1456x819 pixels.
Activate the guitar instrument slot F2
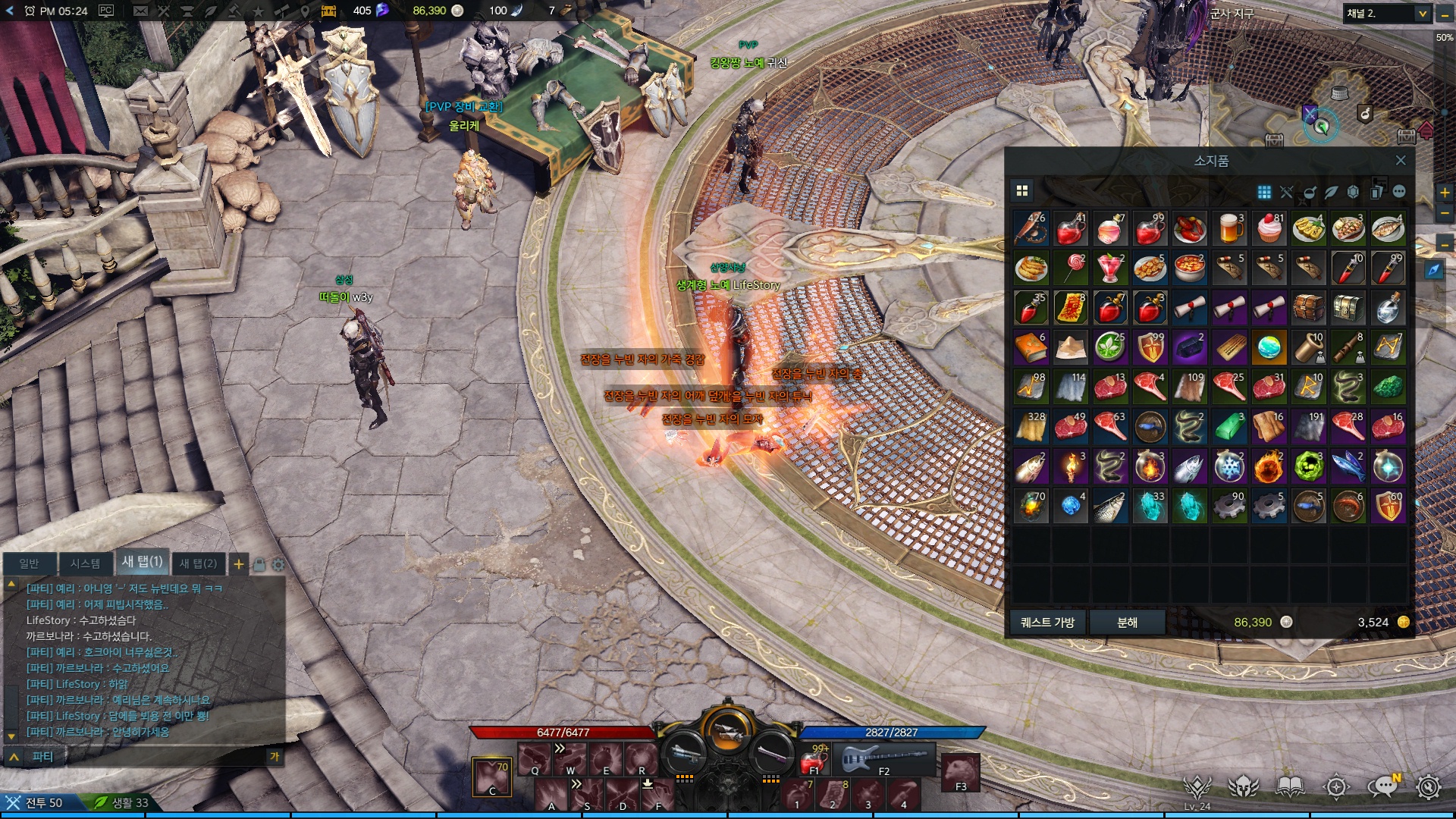coord(883,758)
